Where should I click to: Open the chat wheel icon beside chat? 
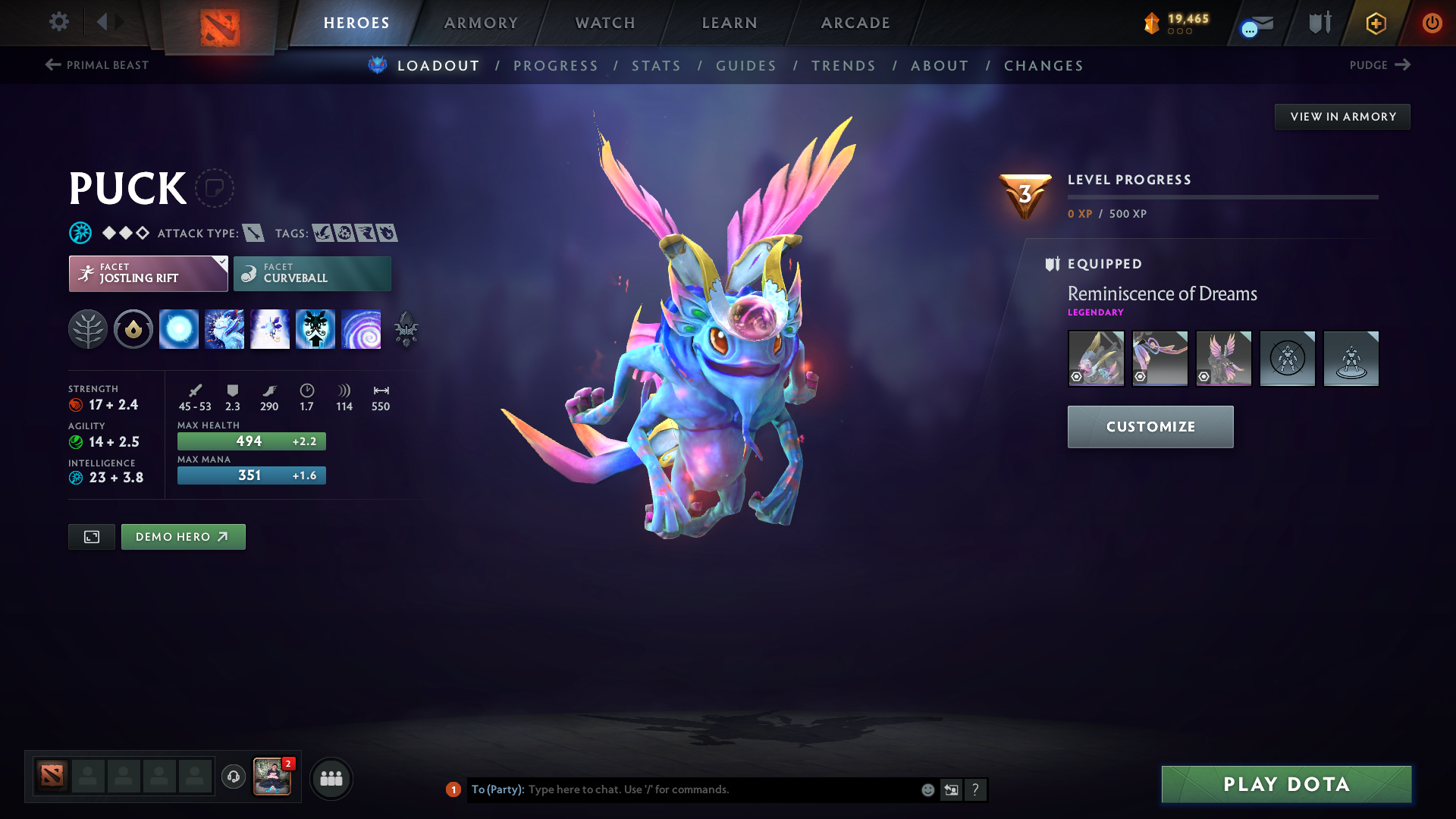click(951, 789)
